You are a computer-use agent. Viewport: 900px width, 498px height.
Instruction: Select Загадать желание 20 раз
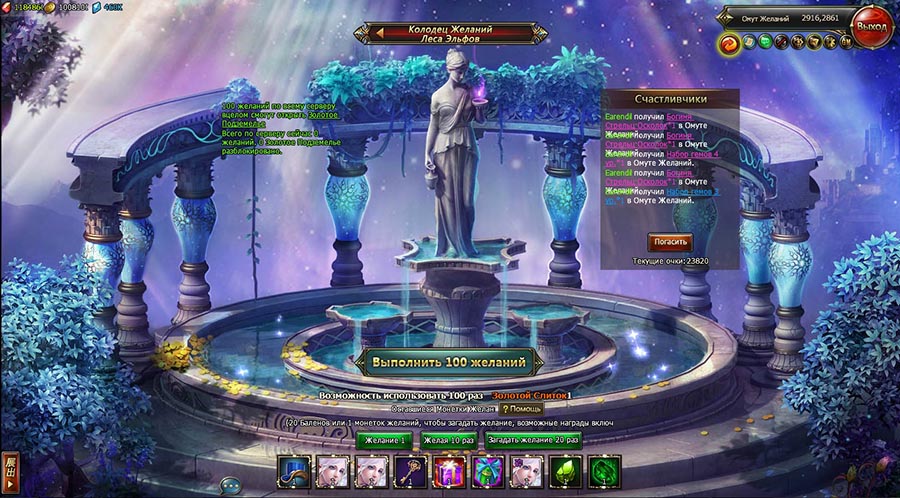tap(533, 439)
